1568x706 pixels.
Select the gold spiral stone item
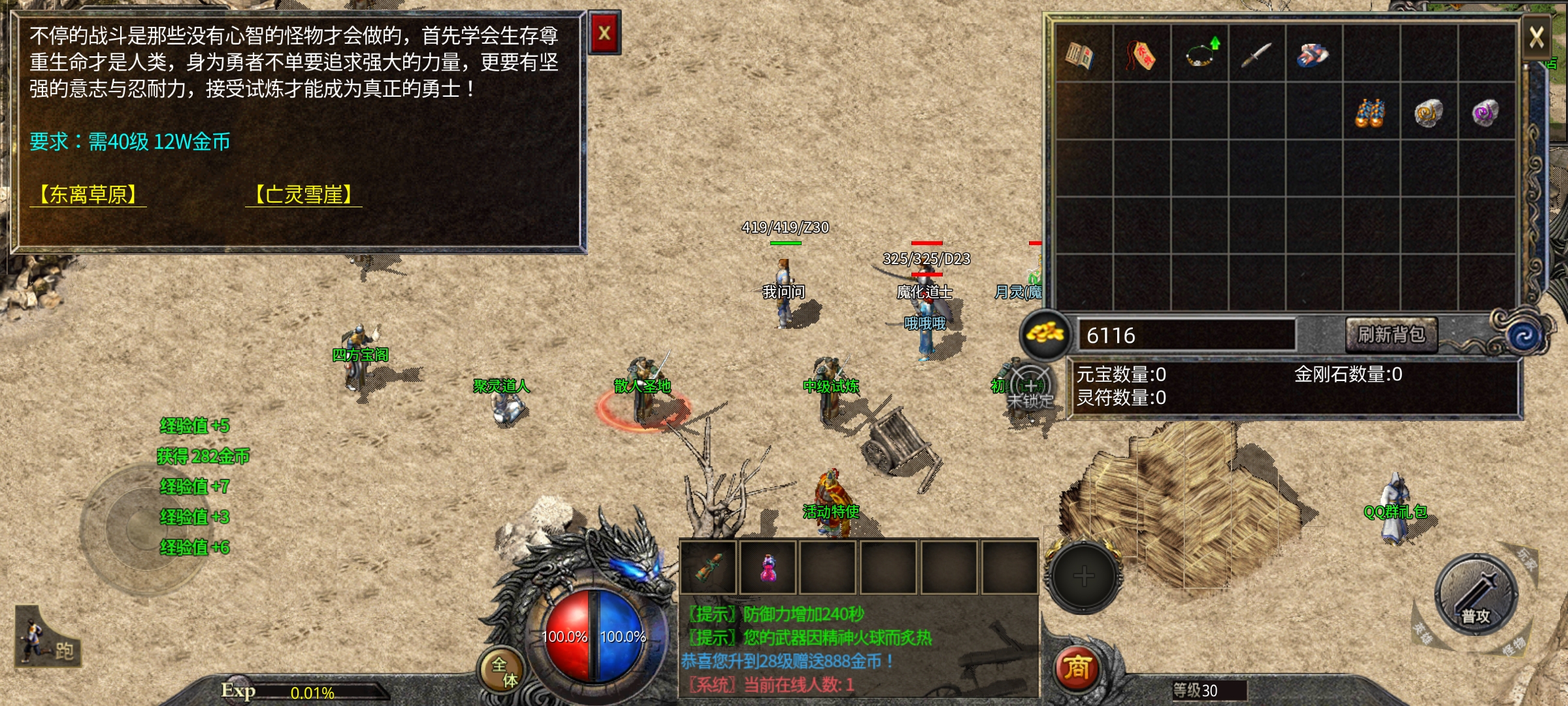coord(1428,112)
